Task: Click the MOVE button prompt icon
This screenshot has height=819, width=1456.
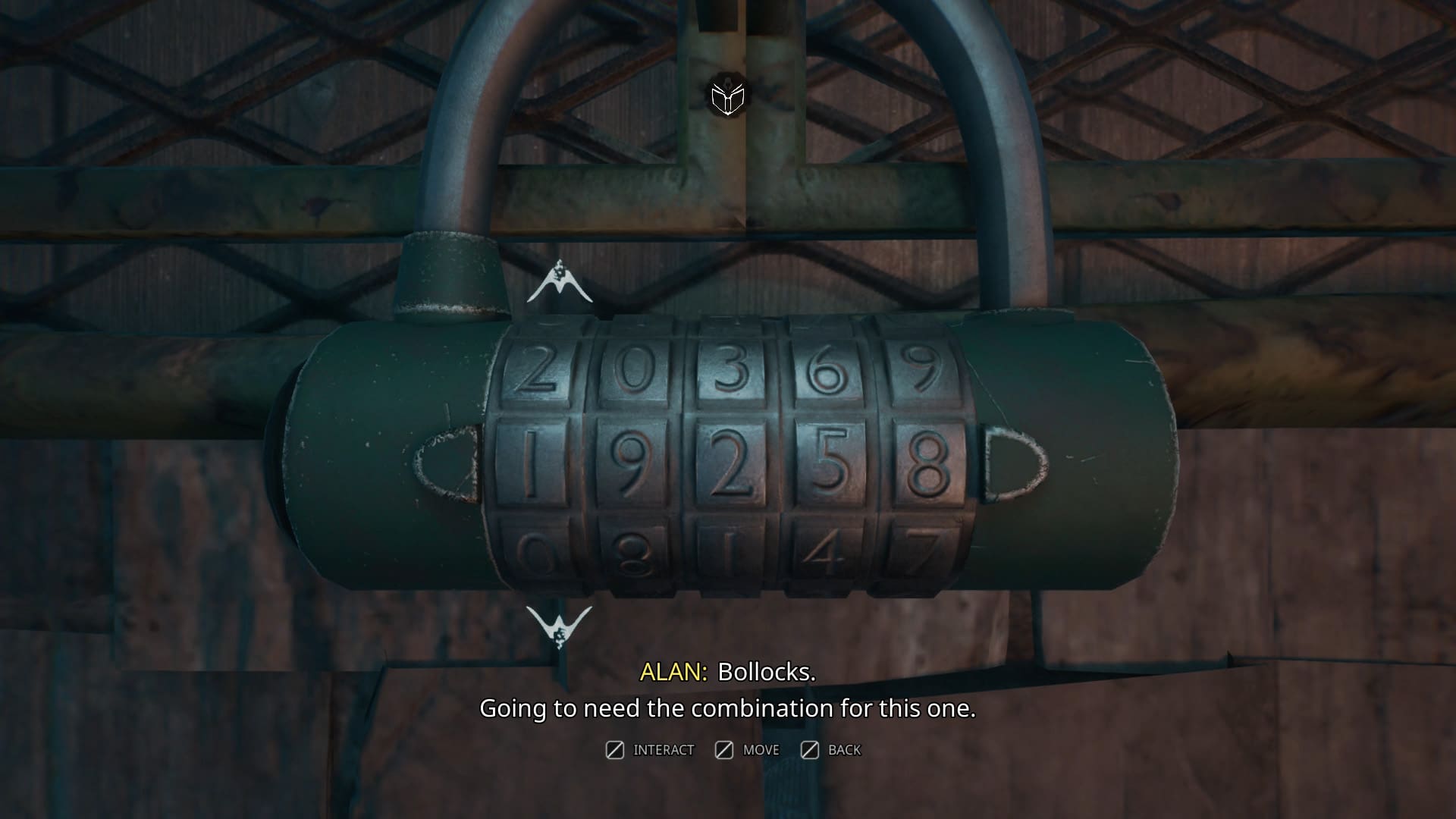Action: [725, 750]
